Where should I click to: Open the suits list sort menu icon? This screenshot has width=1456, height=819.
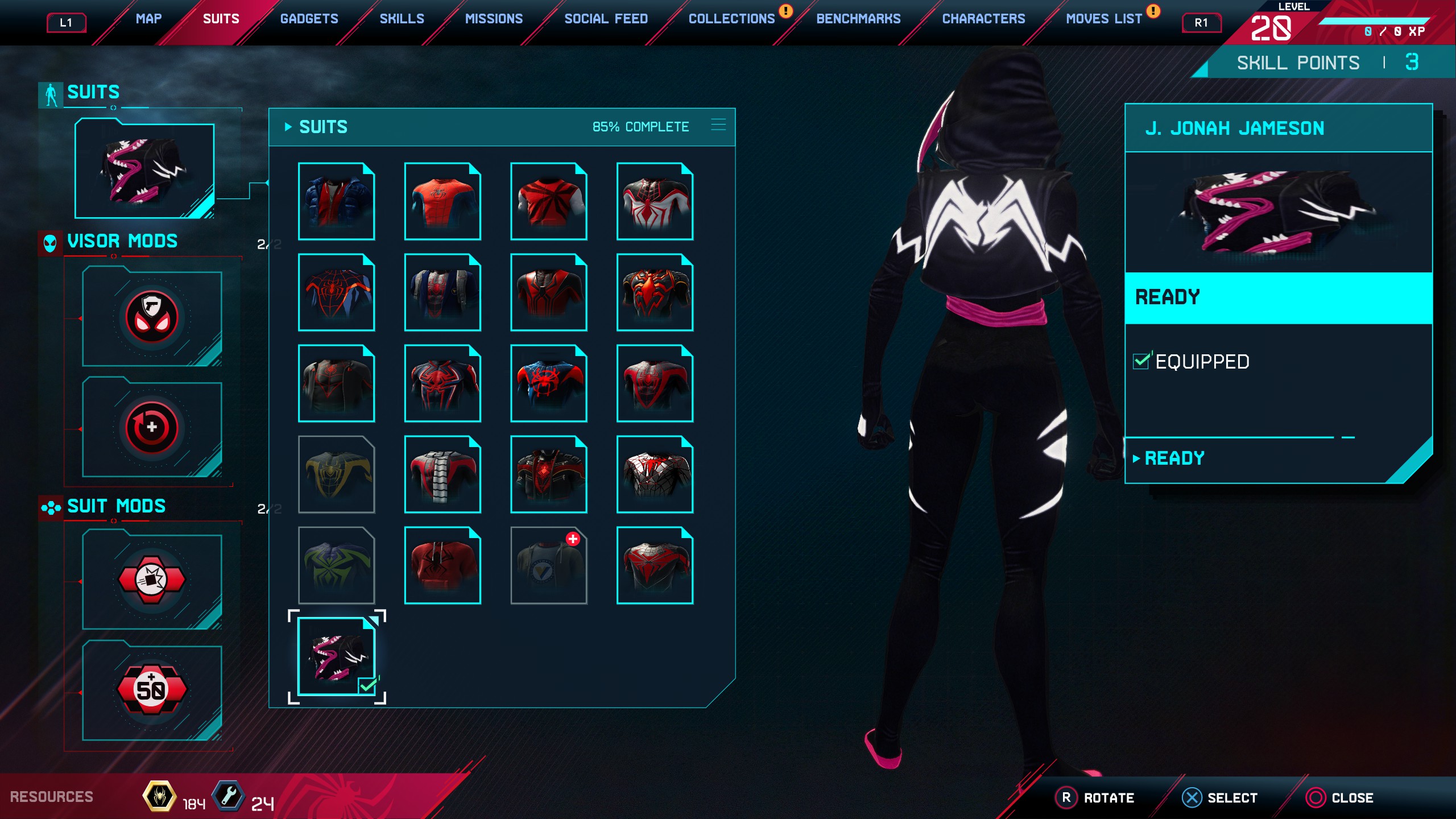tap(718, 125)
